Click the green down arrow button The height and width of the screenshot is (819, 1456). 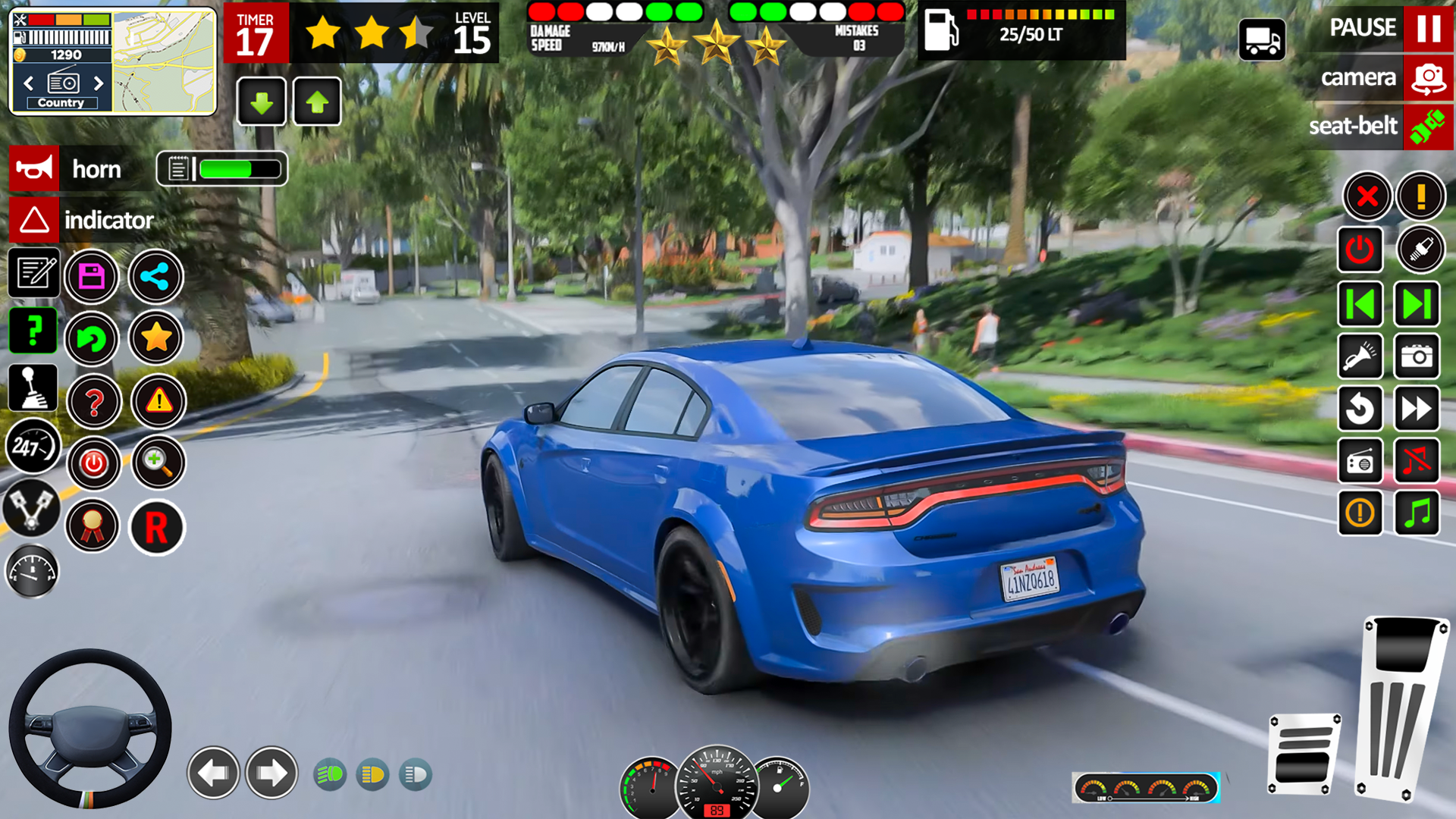click(x=262, y=102)
